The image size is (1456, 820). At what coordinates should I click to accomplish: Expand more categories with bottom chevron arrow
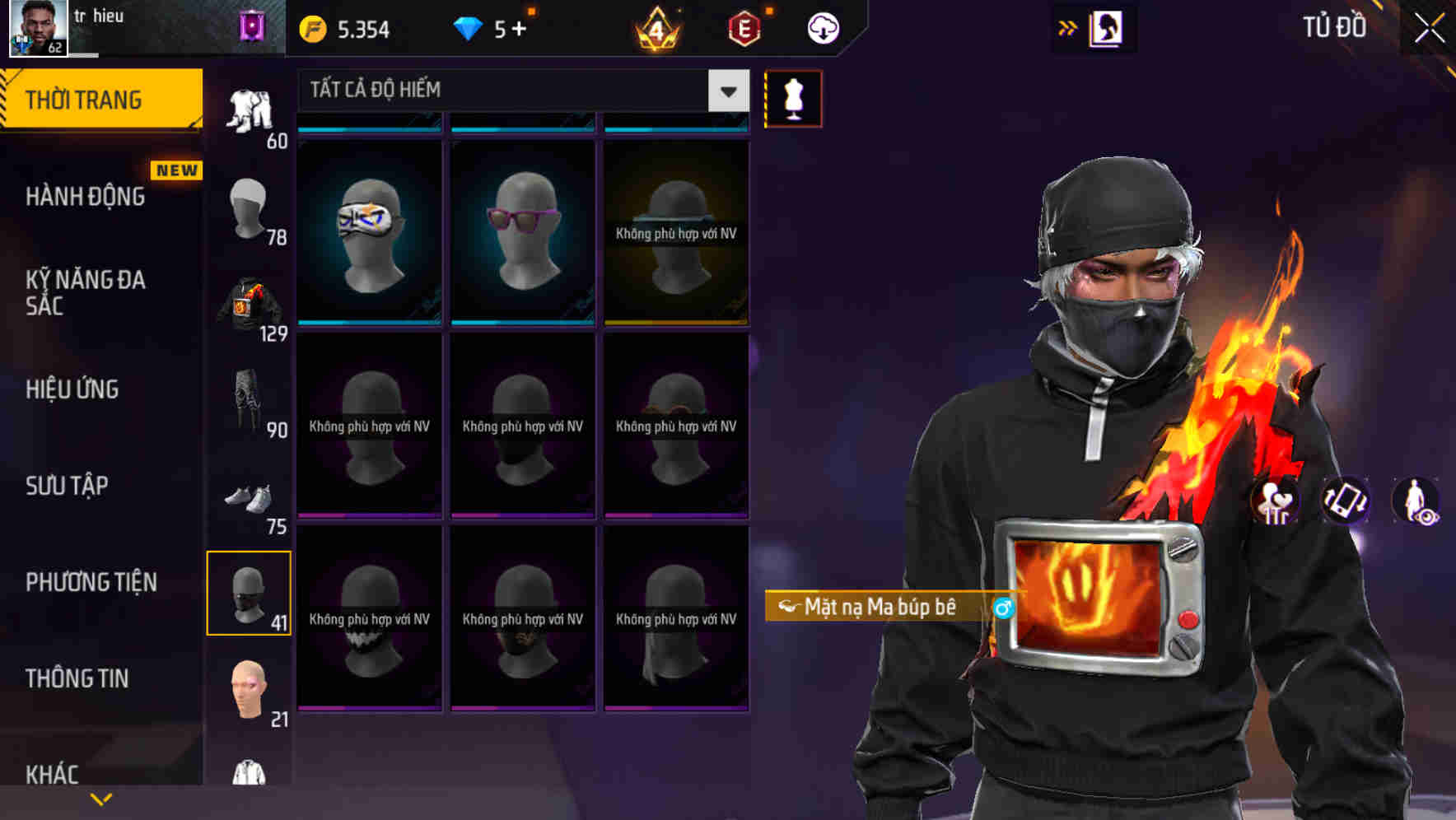click(102, 797)
